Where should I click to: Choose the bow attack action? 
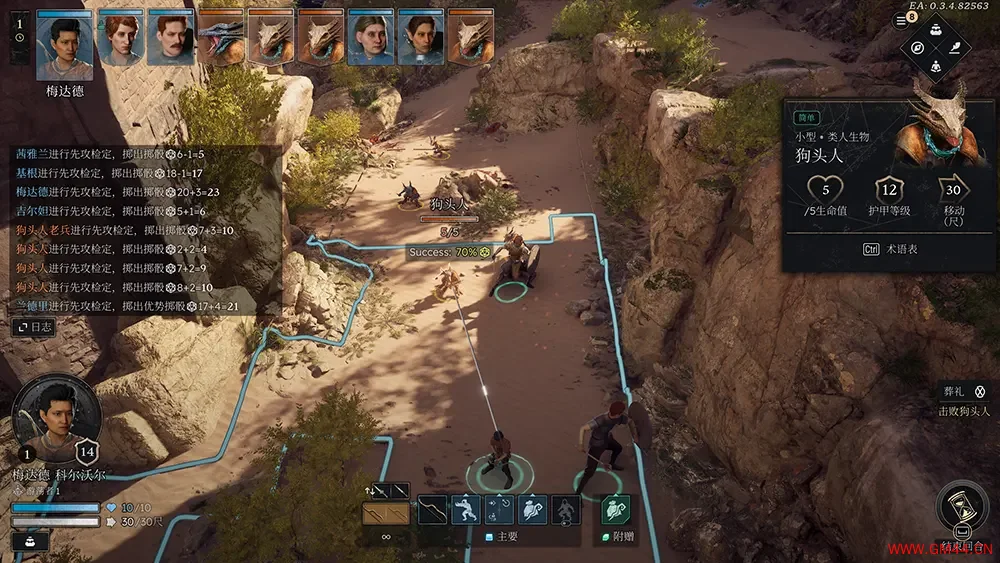pyautogui.click(x=432, y=510)
